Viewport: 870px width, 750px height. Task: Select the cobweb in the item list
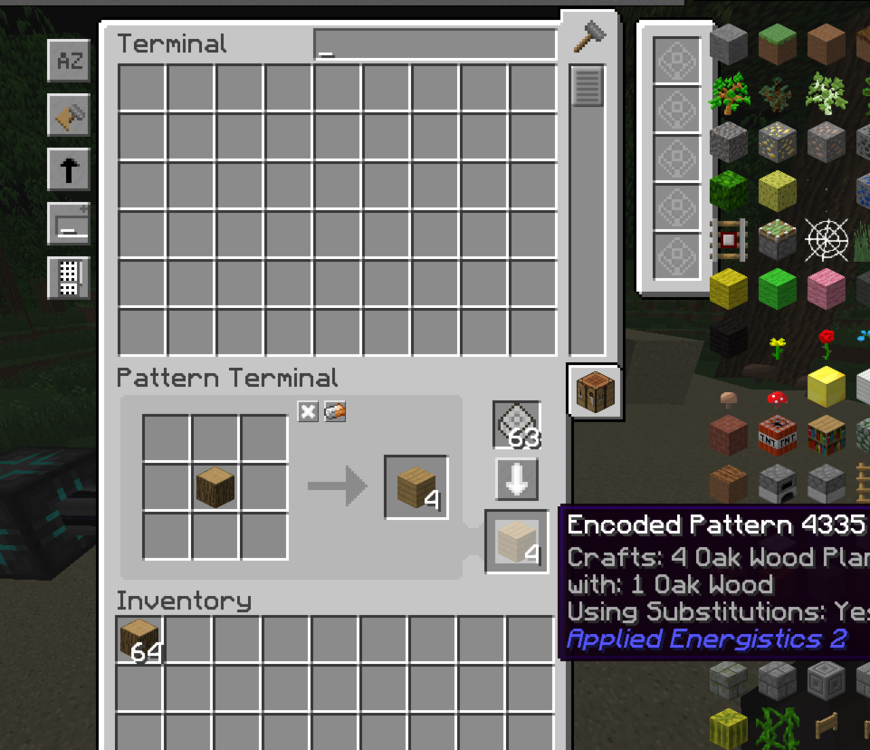827,240
